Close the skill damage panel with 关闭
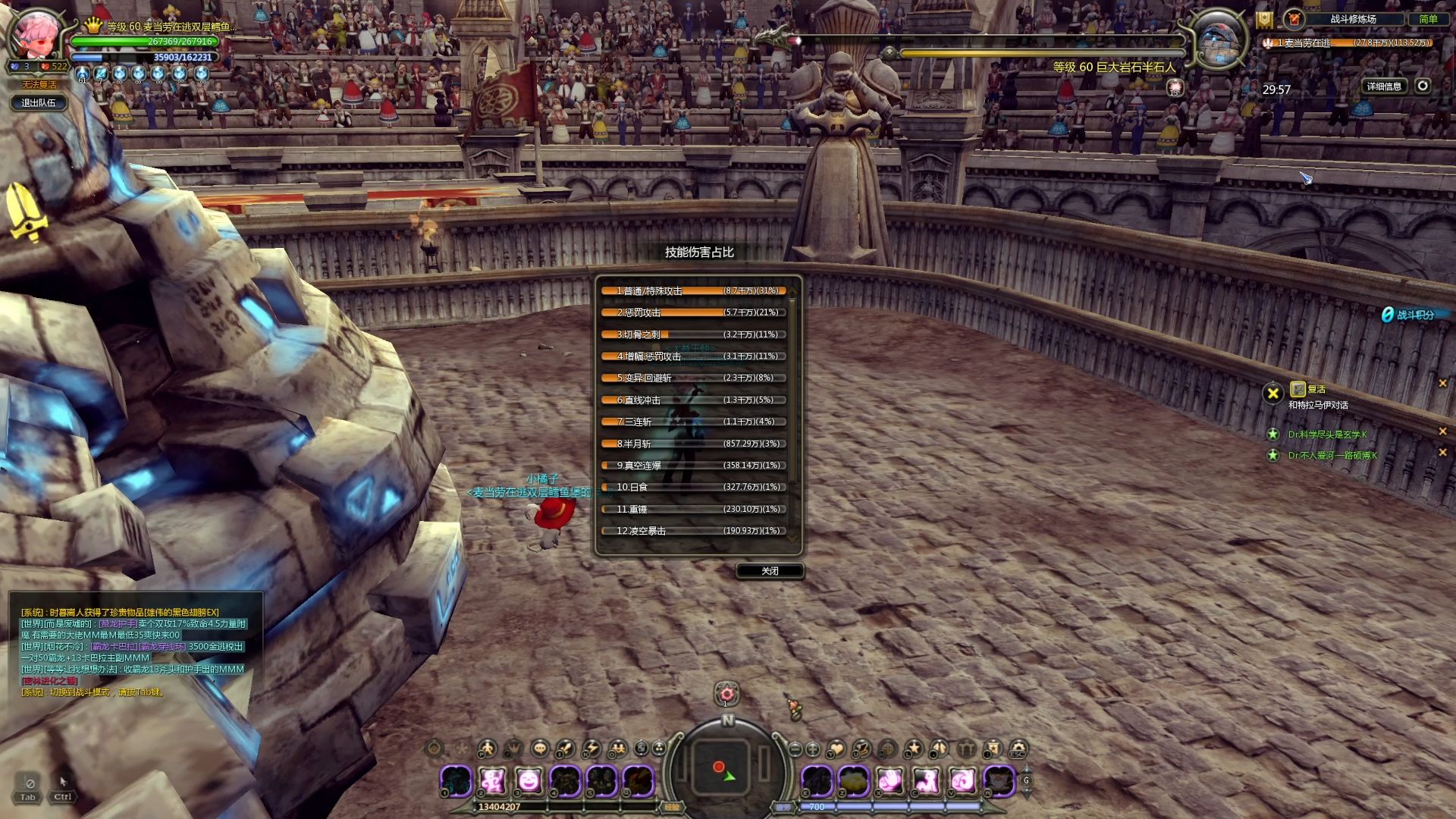This screenshot has width=1456, height=819. [x=770, y=571]
